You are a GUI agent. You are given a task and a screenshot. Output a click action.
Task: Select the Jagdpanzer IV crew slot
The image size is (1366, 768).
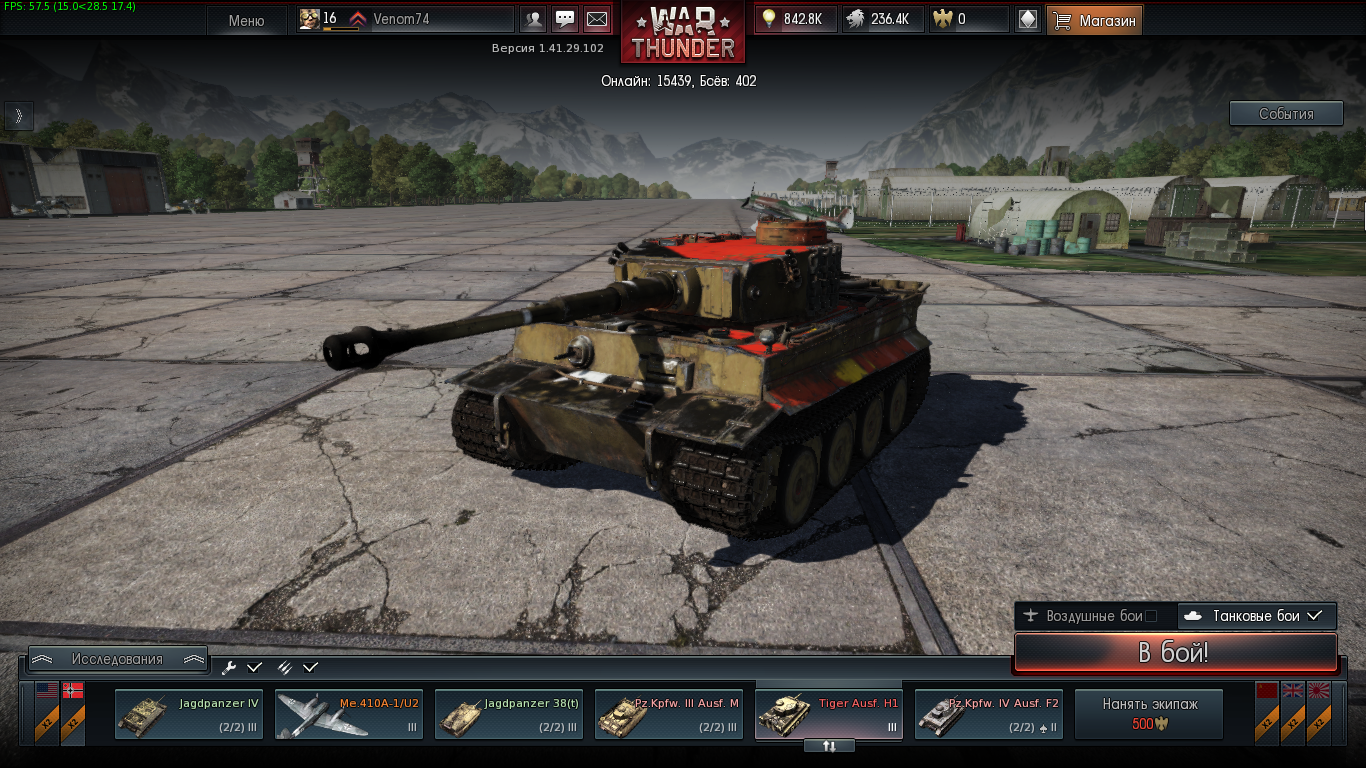pos(189,714)
